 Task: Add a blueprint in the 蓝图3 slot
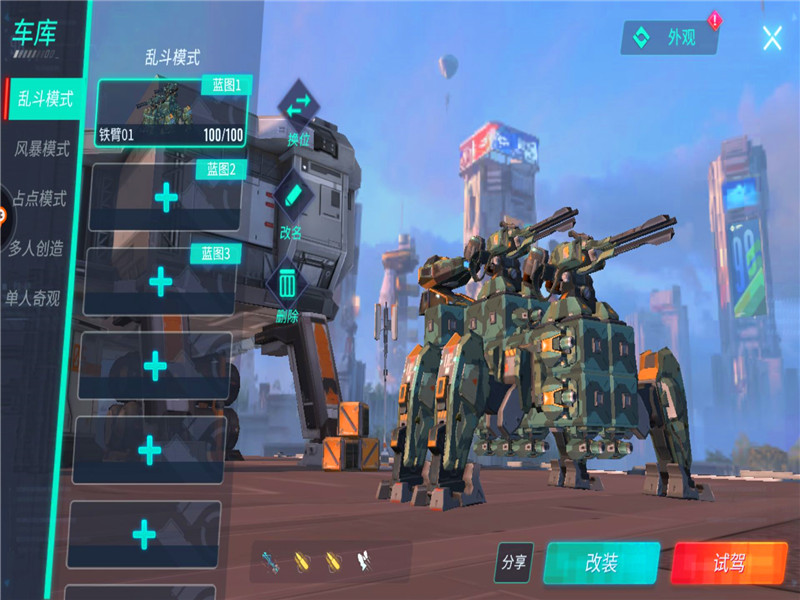pos(160,282)
